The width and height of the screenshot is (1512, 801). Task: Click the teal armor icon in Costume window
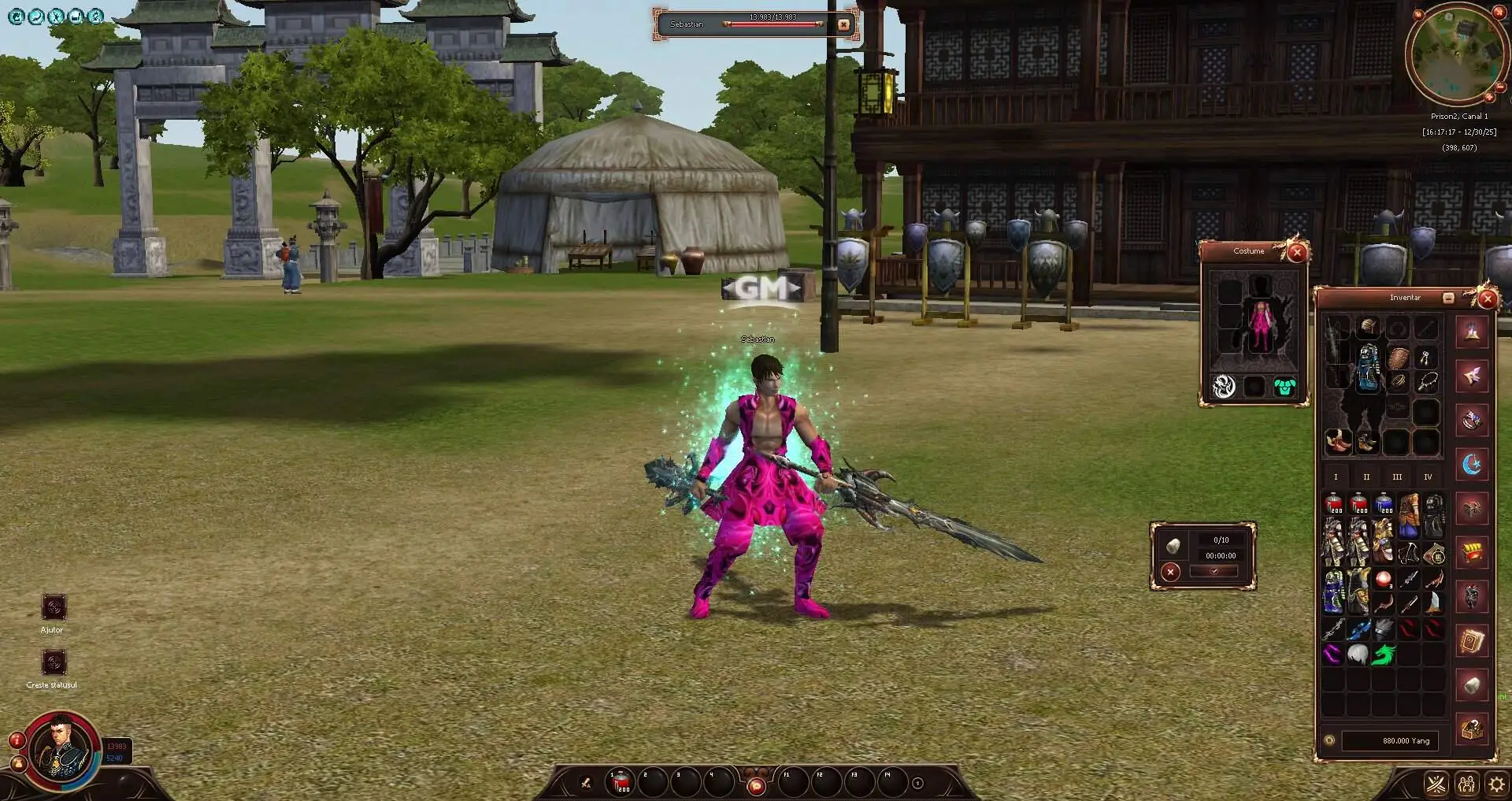[x=1284, y=387]
